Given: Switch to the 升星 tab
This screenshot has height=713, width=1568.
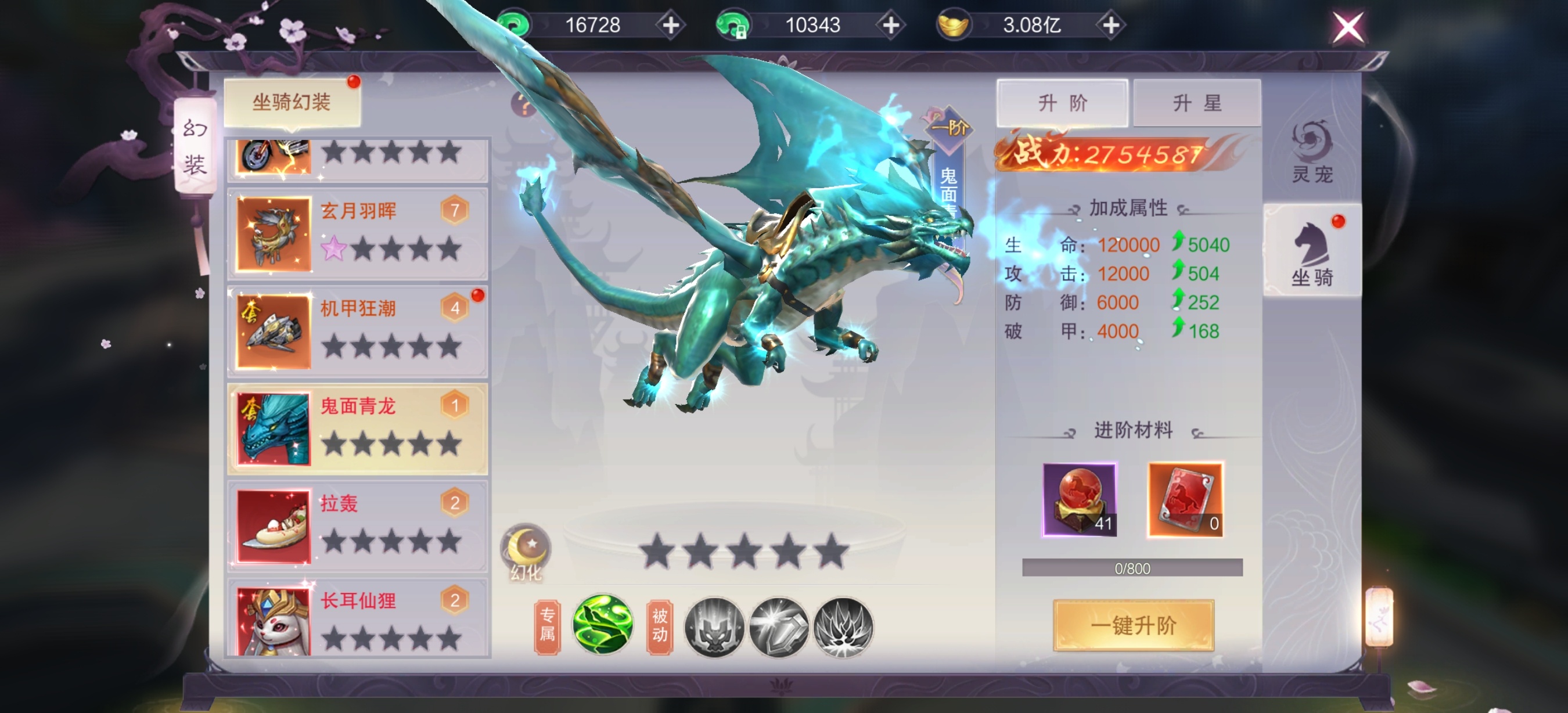Looking at the screenshot, I should (x=1196, y=103).
